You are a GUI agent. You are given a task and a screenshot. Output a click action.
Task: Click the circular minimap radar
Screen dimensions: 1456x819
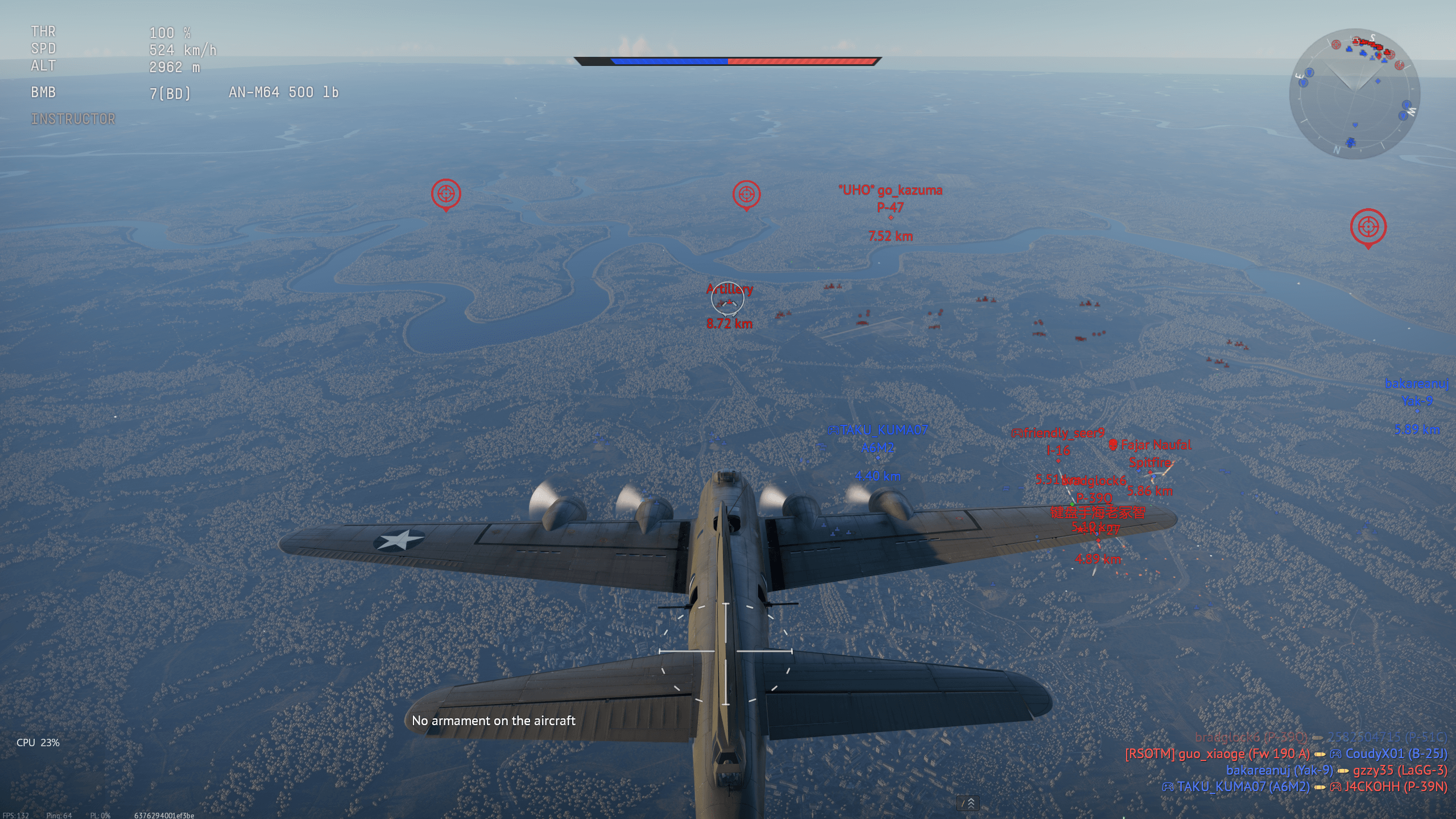[x=1354, y=94]
